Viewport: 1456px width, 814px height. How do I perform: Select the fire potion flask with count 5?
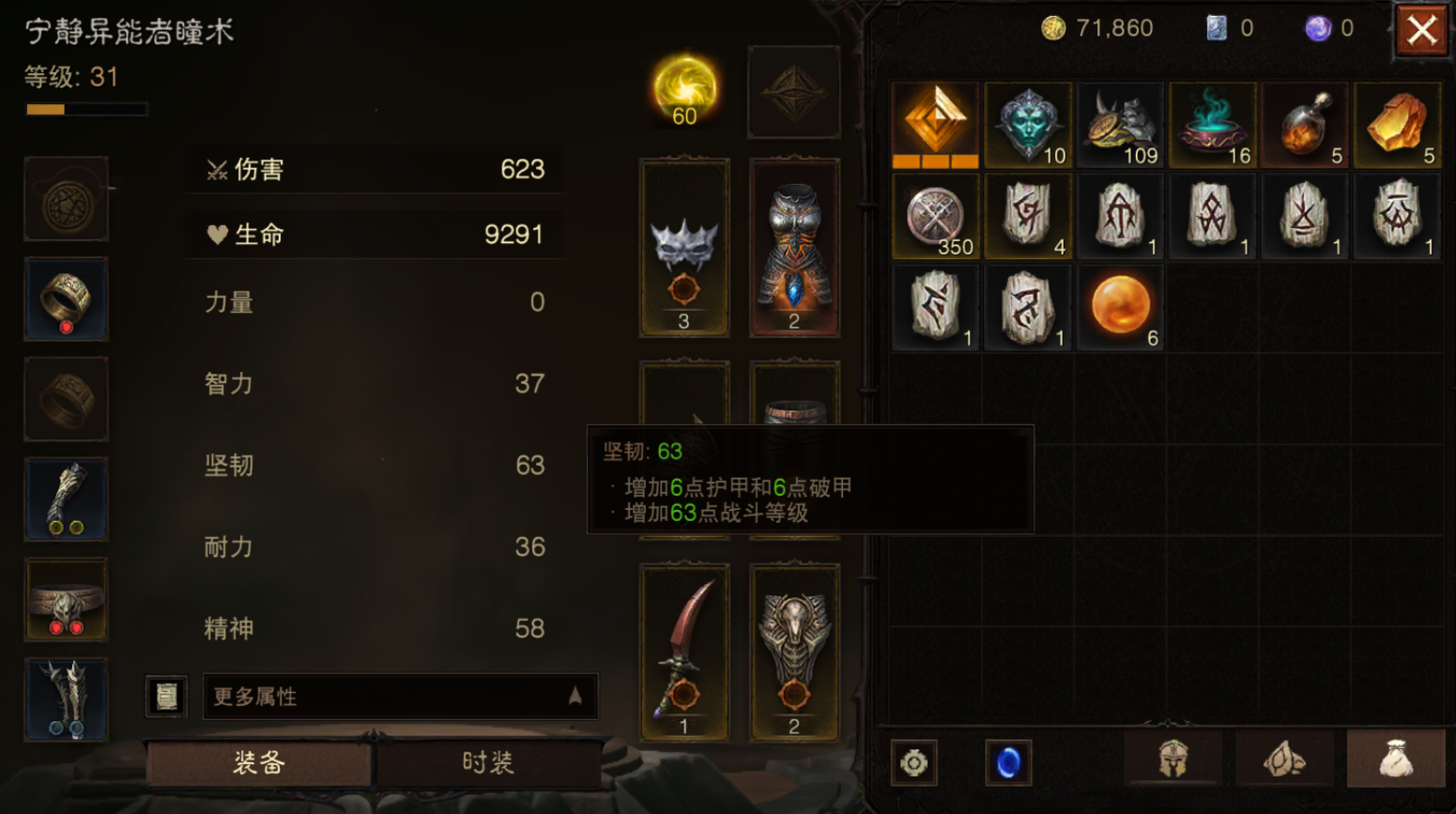[1305, 123]
